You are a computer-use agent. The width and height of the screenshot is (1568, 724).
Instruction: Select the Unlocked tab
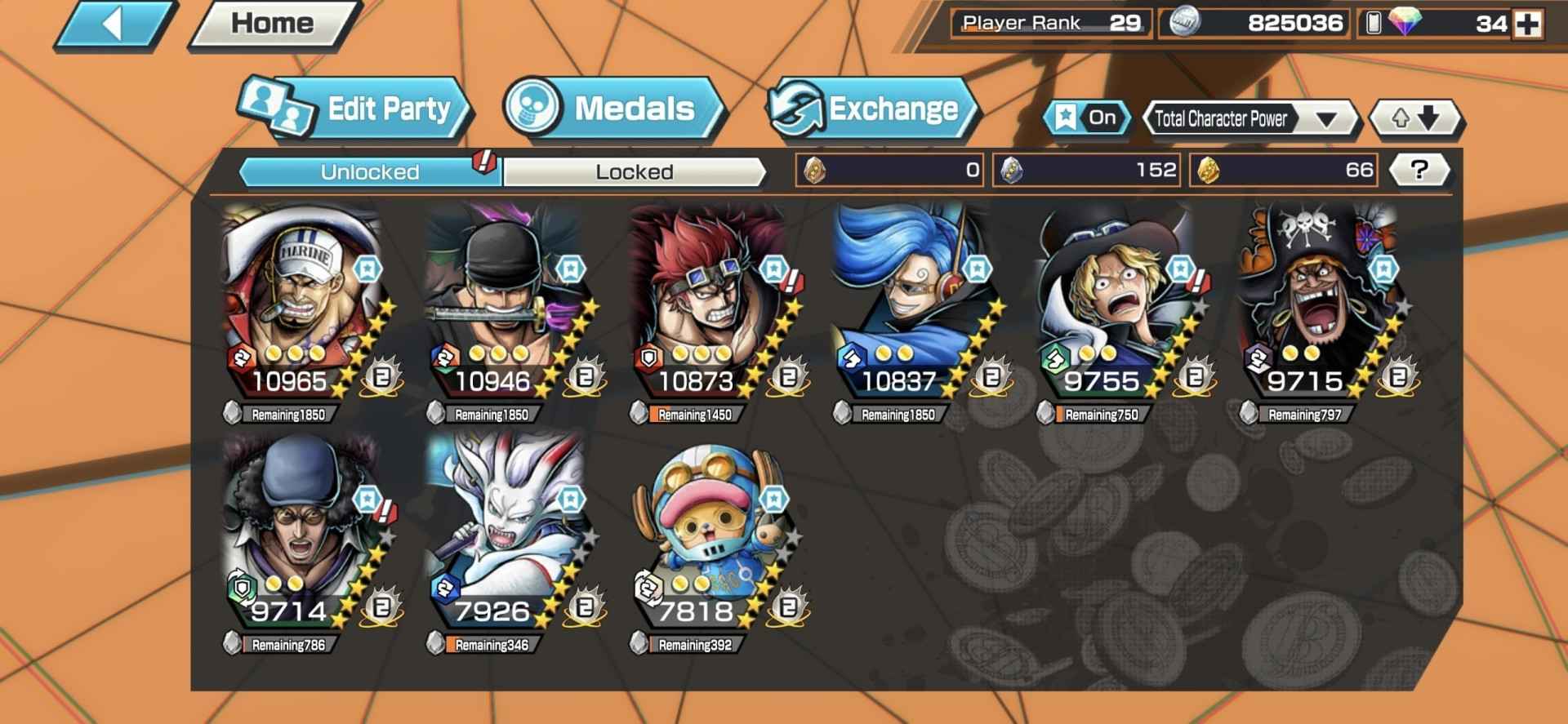point(369,171)
